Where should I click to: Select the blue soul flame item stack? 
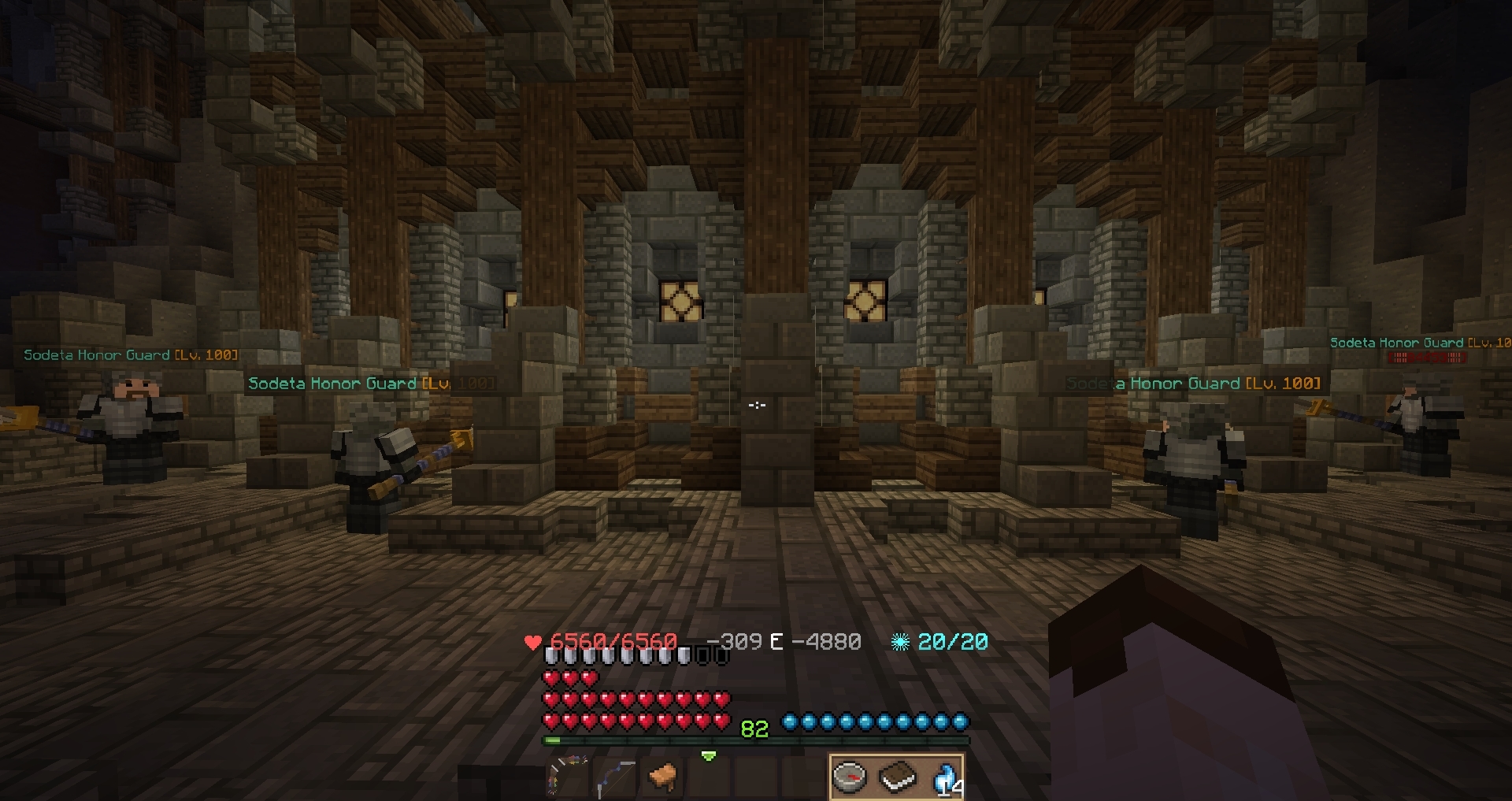943,777
